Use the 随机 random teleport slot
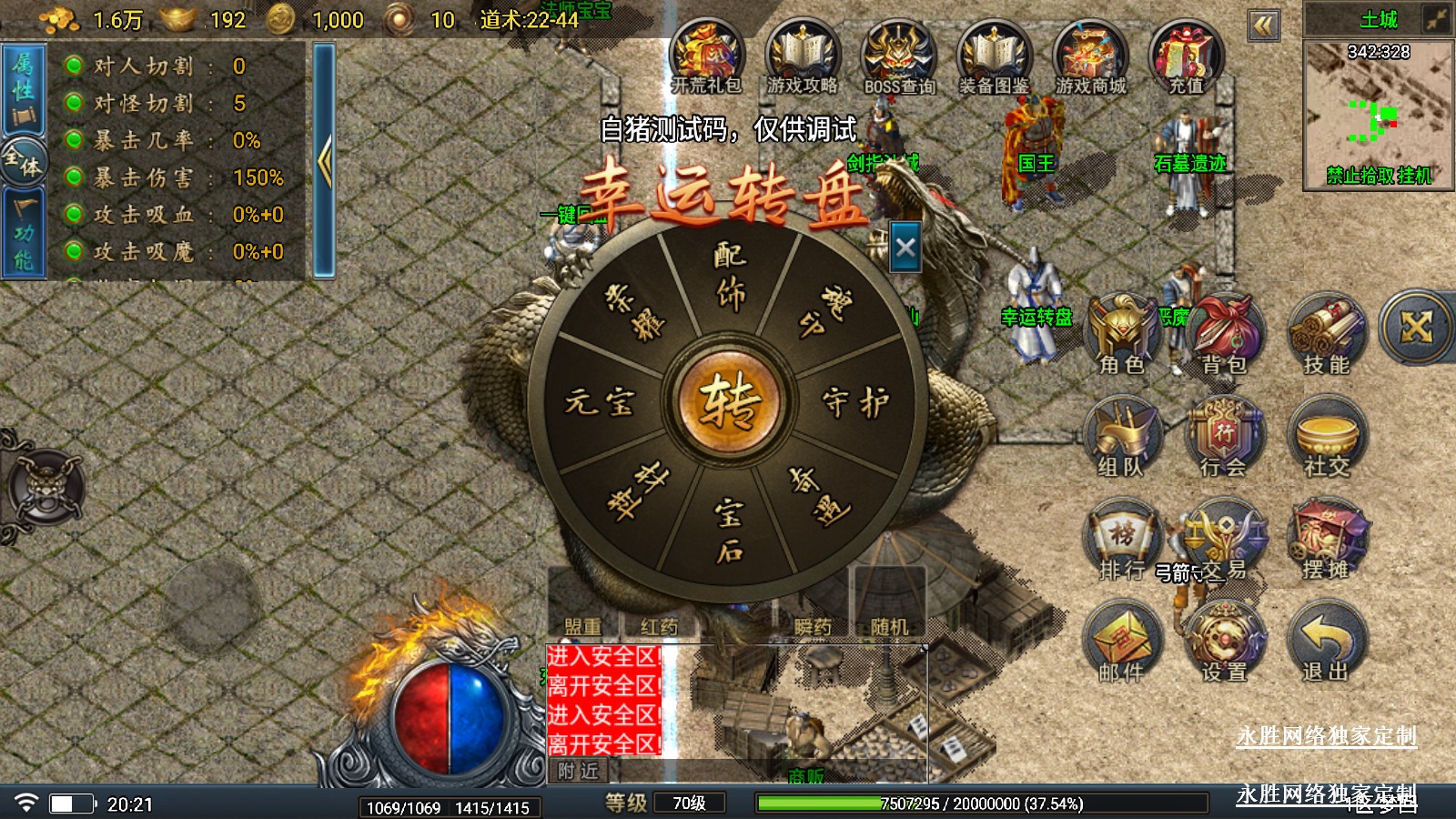This screenshot has height=819, width=1456. coord(889,602)
